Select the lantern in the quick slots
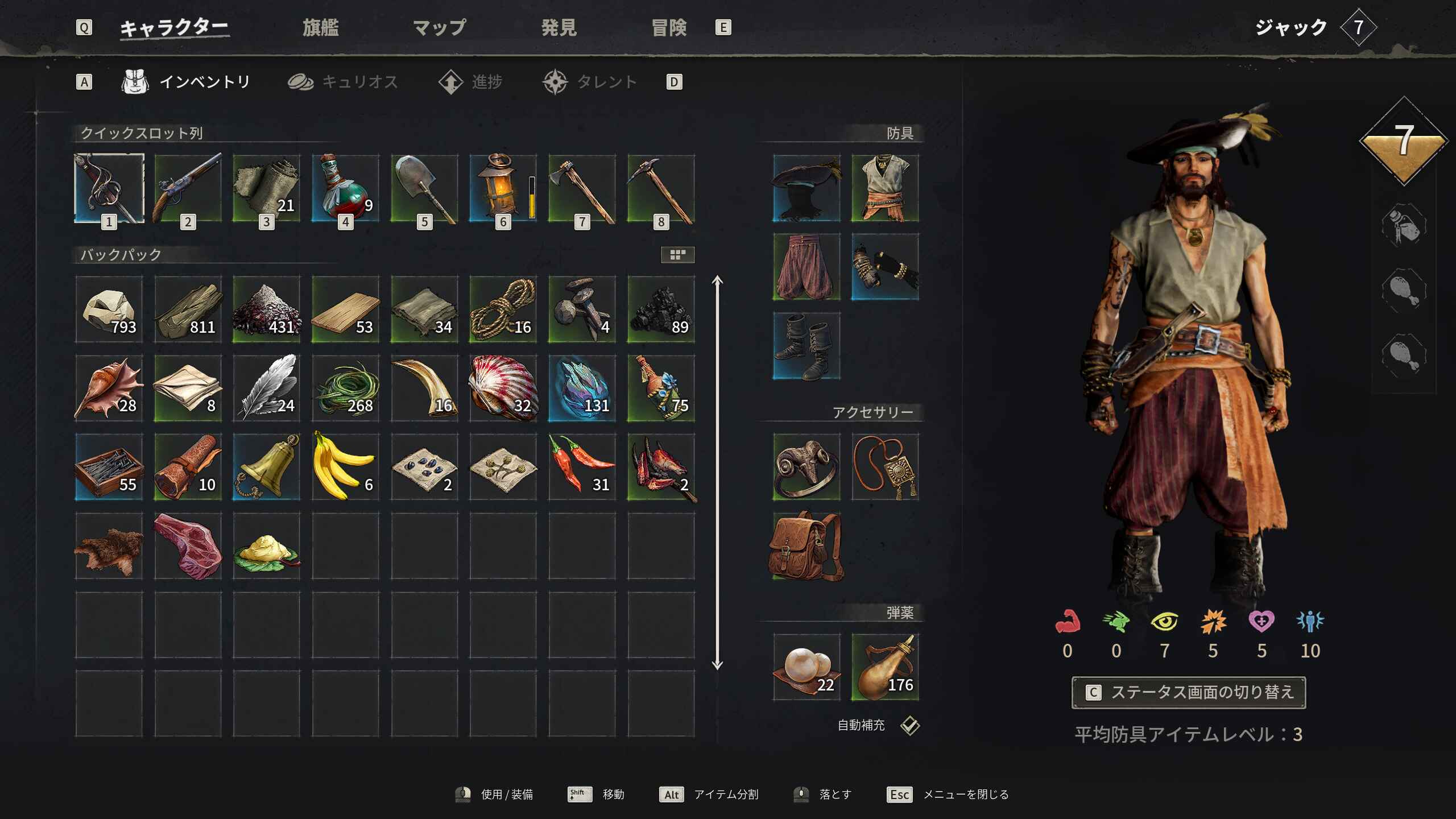The height and width of the screenshot is (819, 1456). 503,188
